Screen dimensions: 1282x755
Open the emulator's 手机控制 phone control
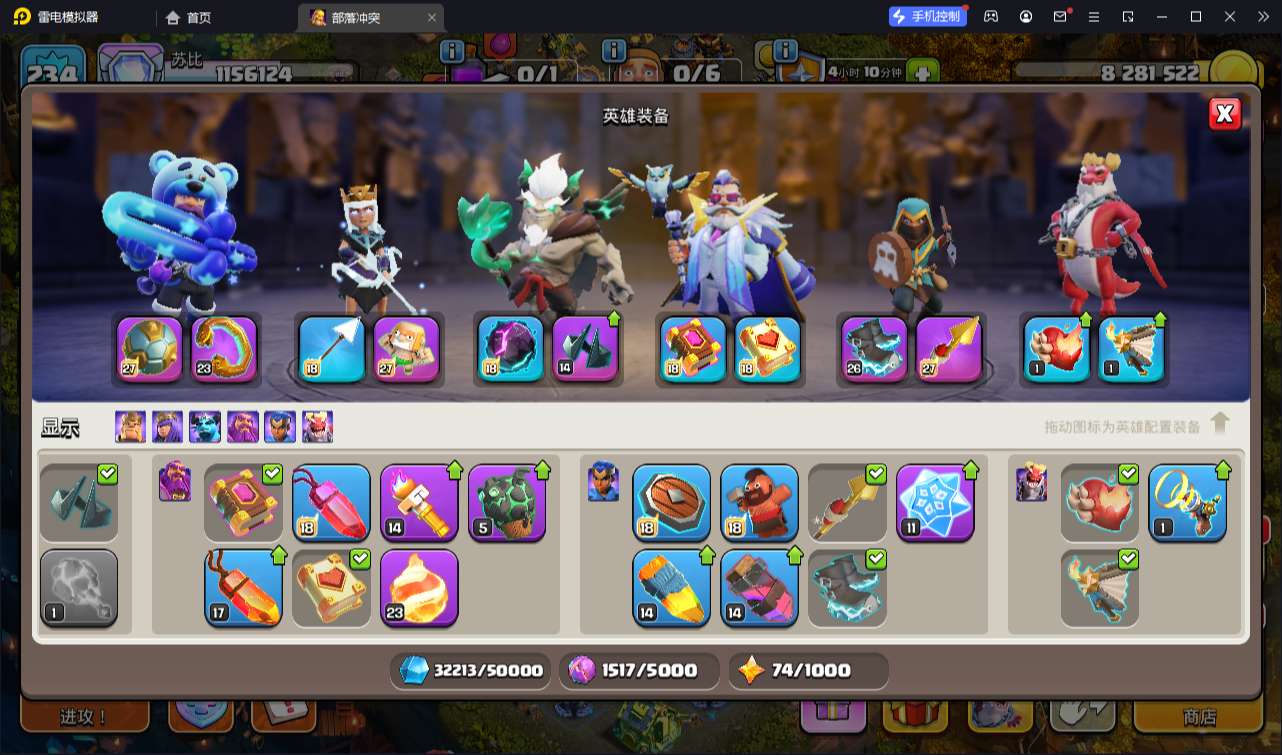(x=928, y=16)
